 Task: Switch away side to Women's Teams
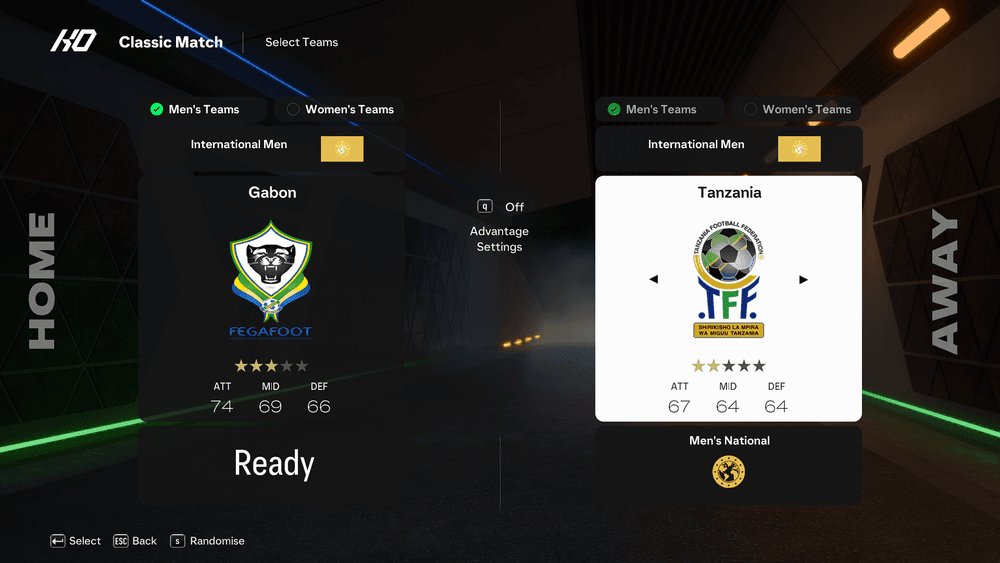point(797,109)
